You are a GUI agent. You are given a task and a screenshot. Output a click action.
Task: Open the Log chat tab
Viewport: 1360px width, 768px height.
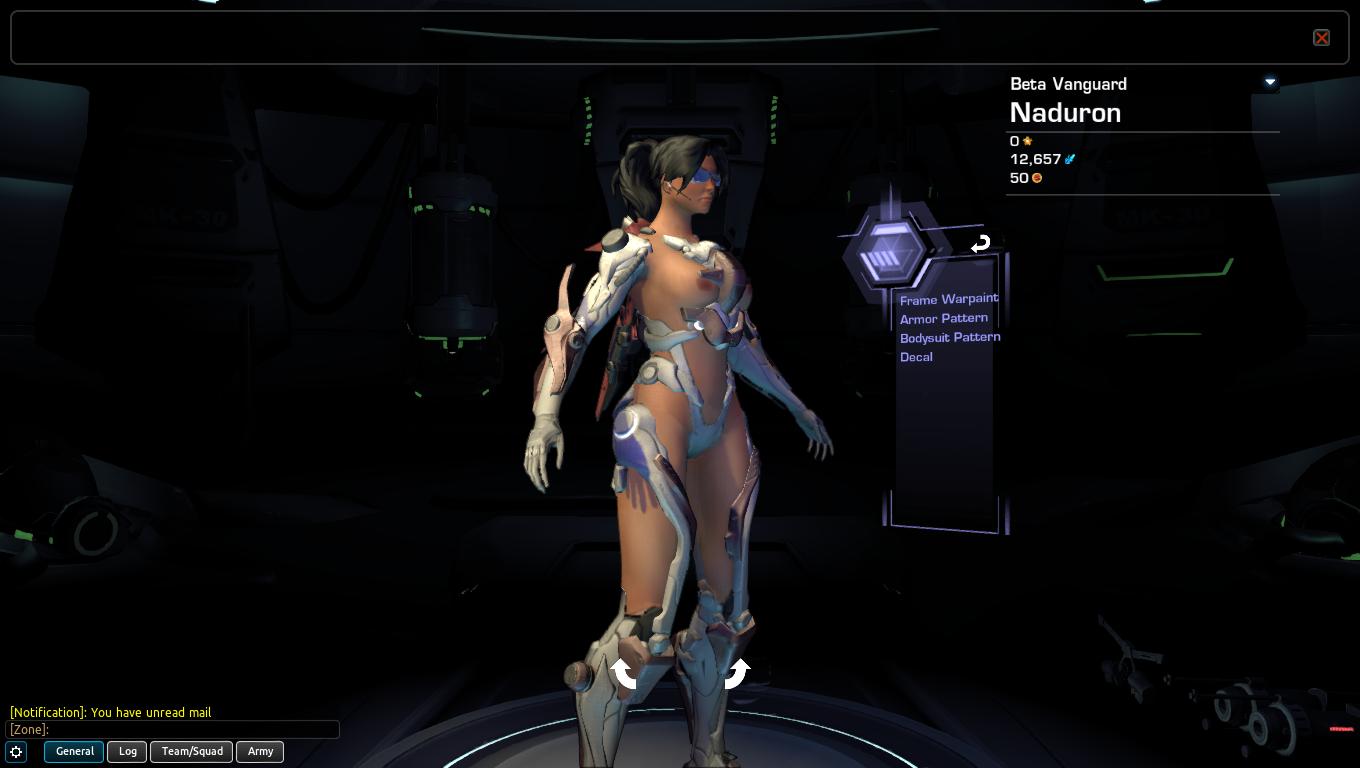(128, 751)
